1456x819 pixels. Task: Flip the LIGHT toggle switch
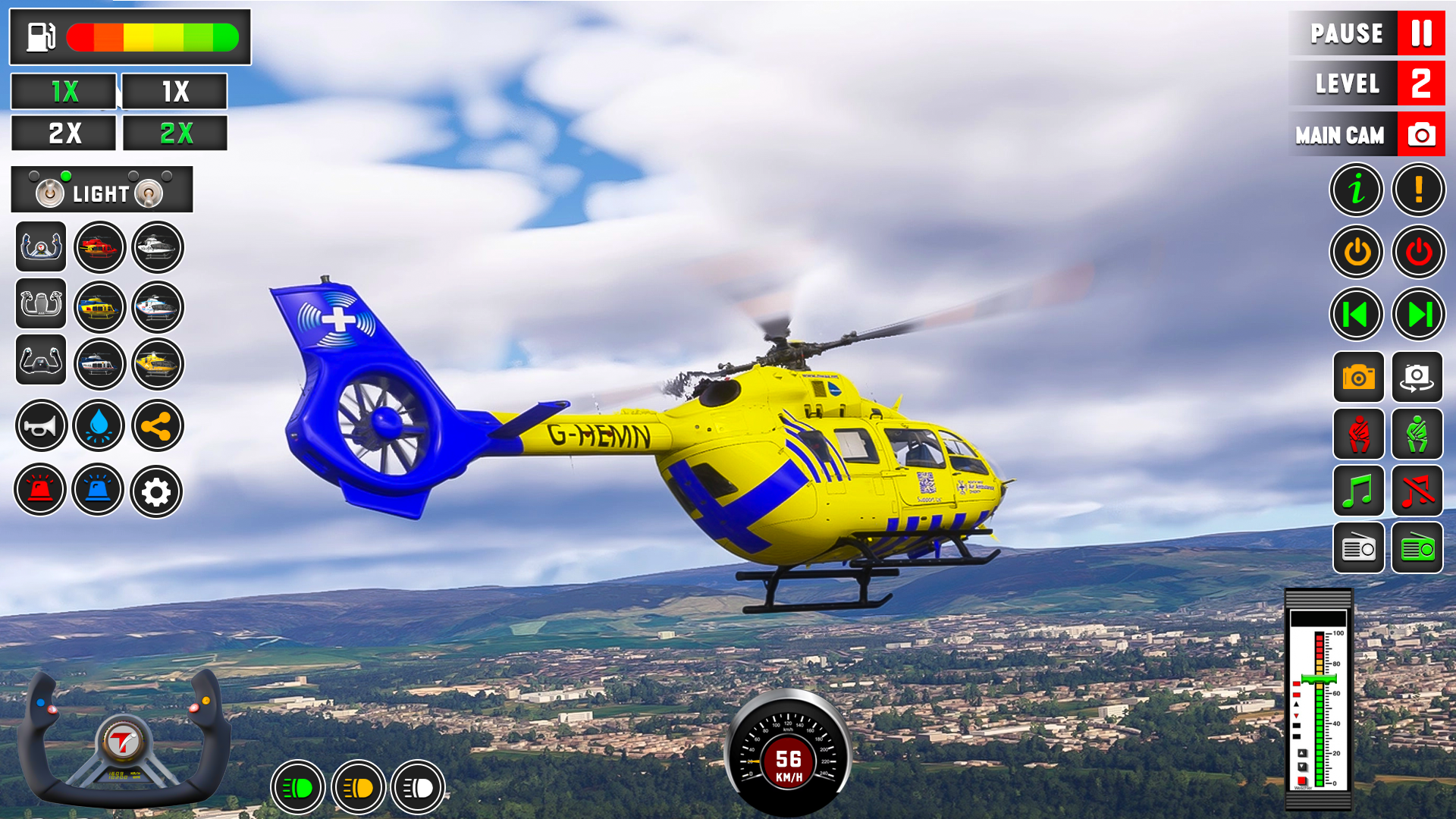pos(51,192)
